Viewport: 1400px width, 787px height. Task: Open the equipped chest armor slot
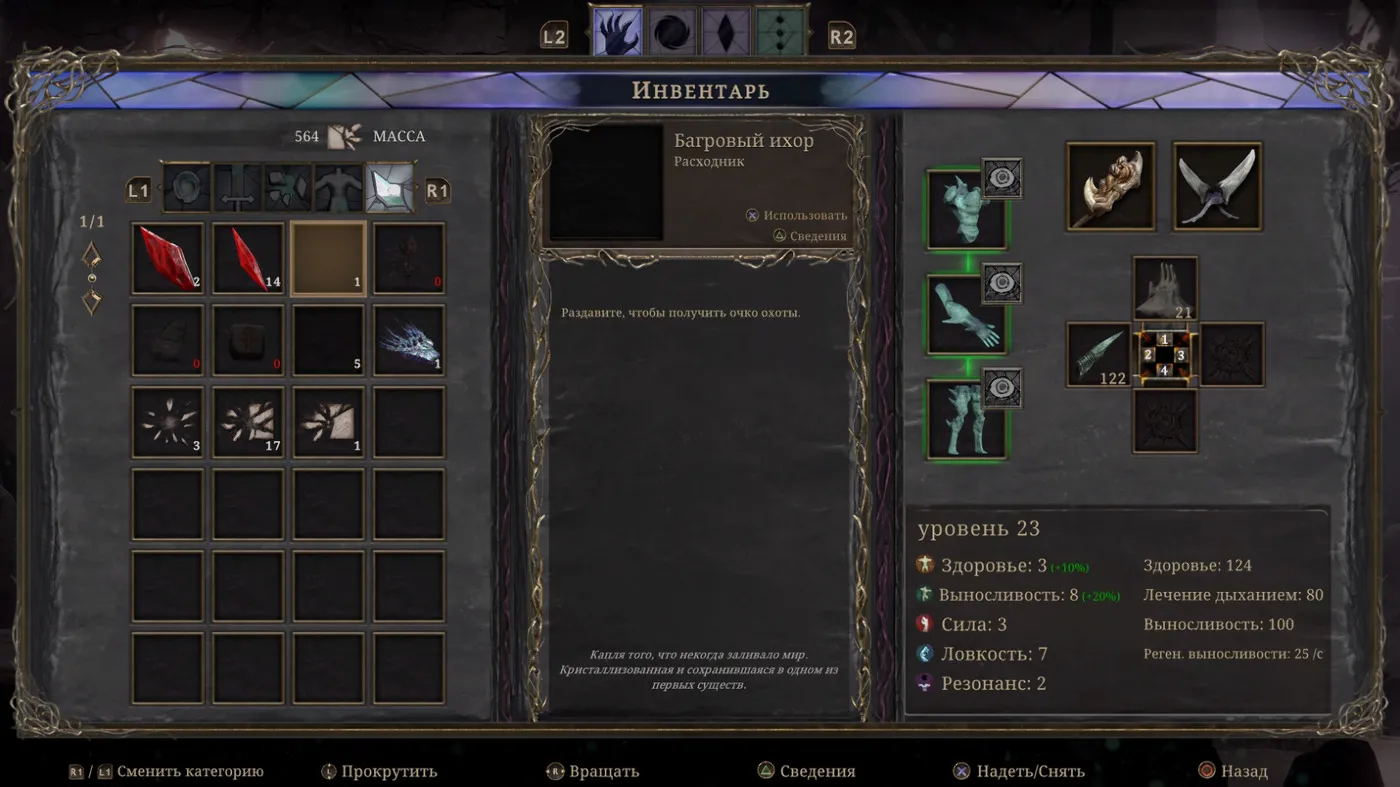pyautogui.click(x=966, y=209)
